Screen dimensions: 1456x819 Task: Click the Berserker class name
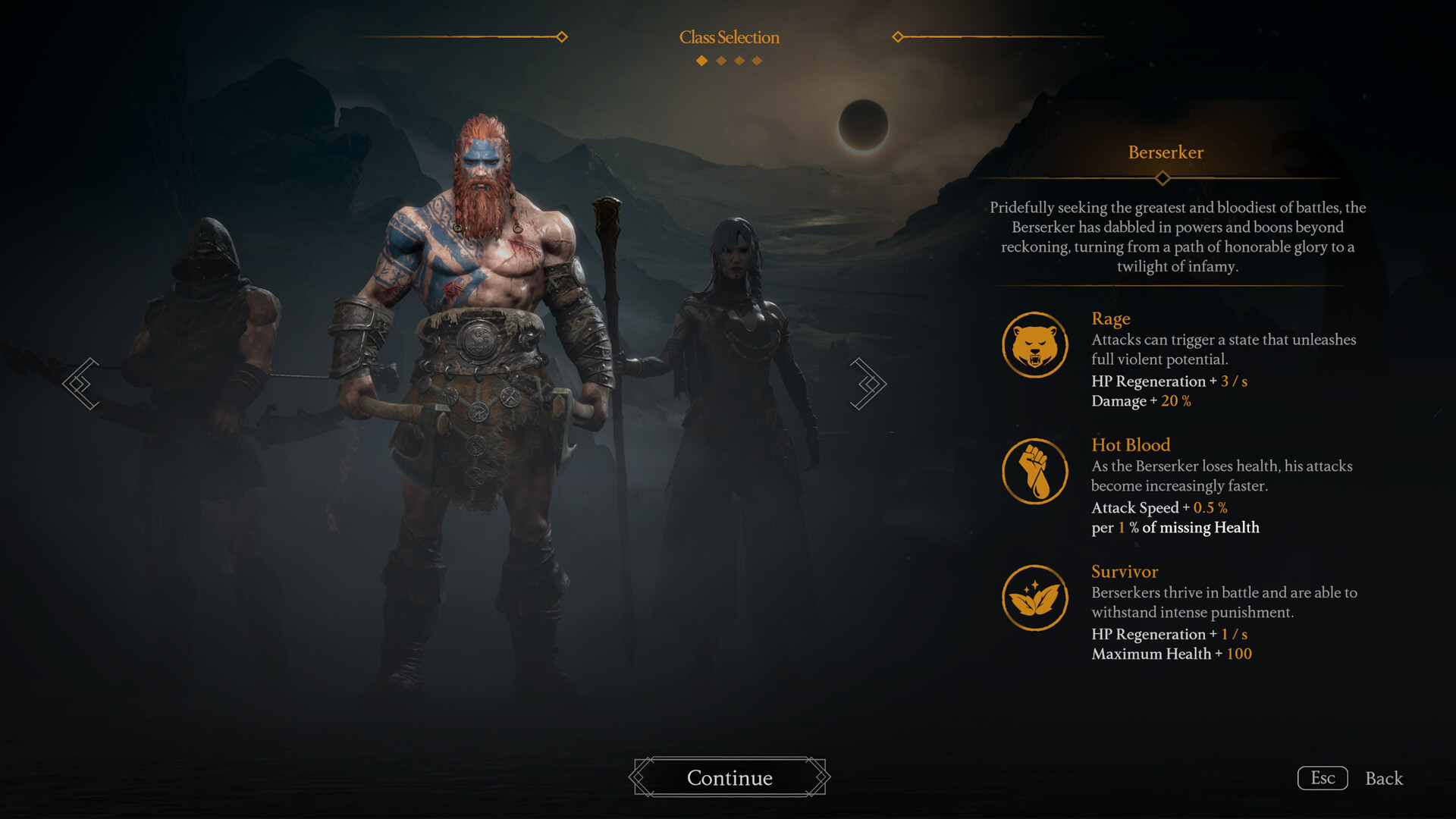tap(1165, 152)
